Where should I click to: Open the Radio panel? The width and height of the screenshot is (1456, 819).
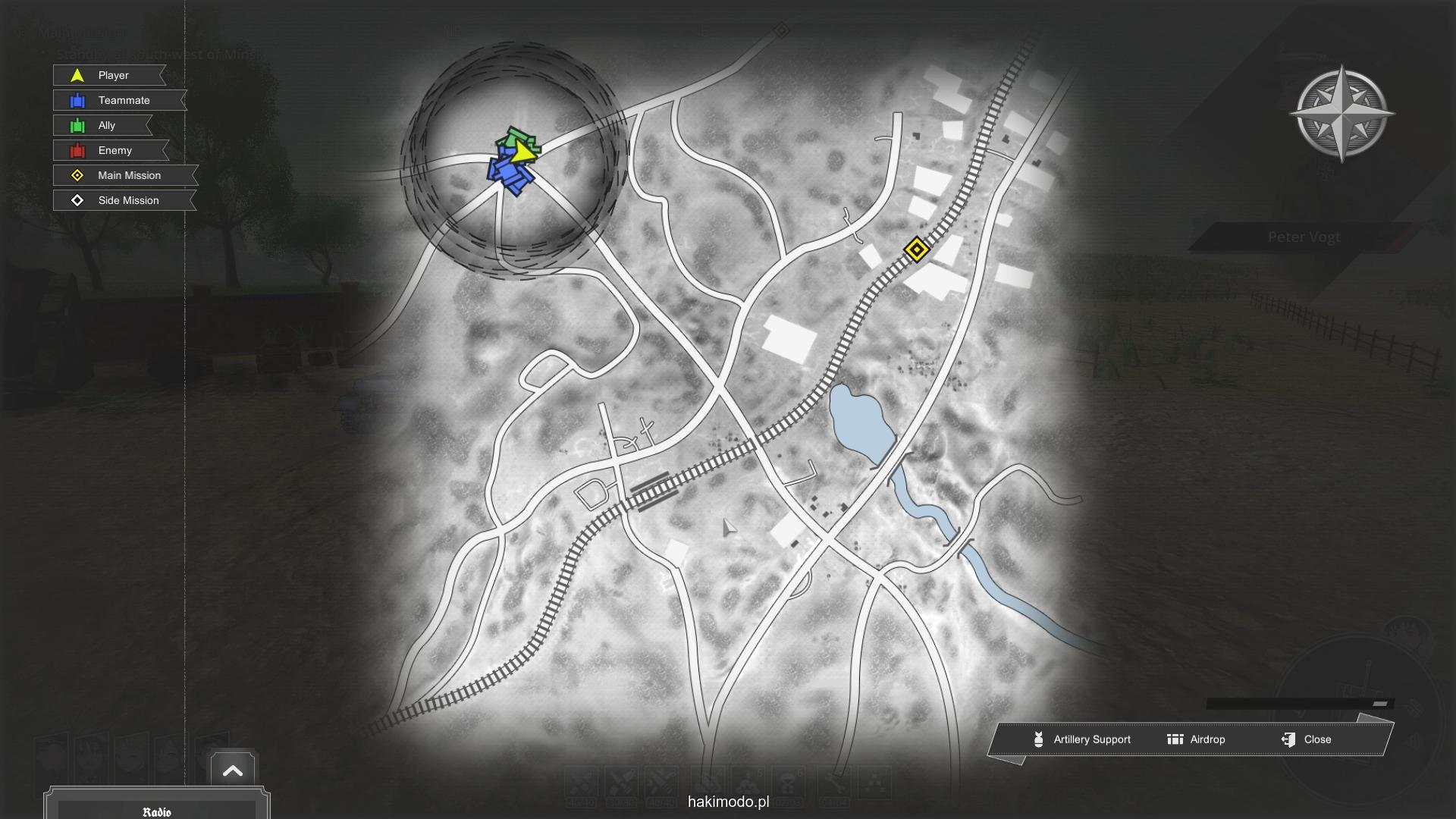(157, 811)
